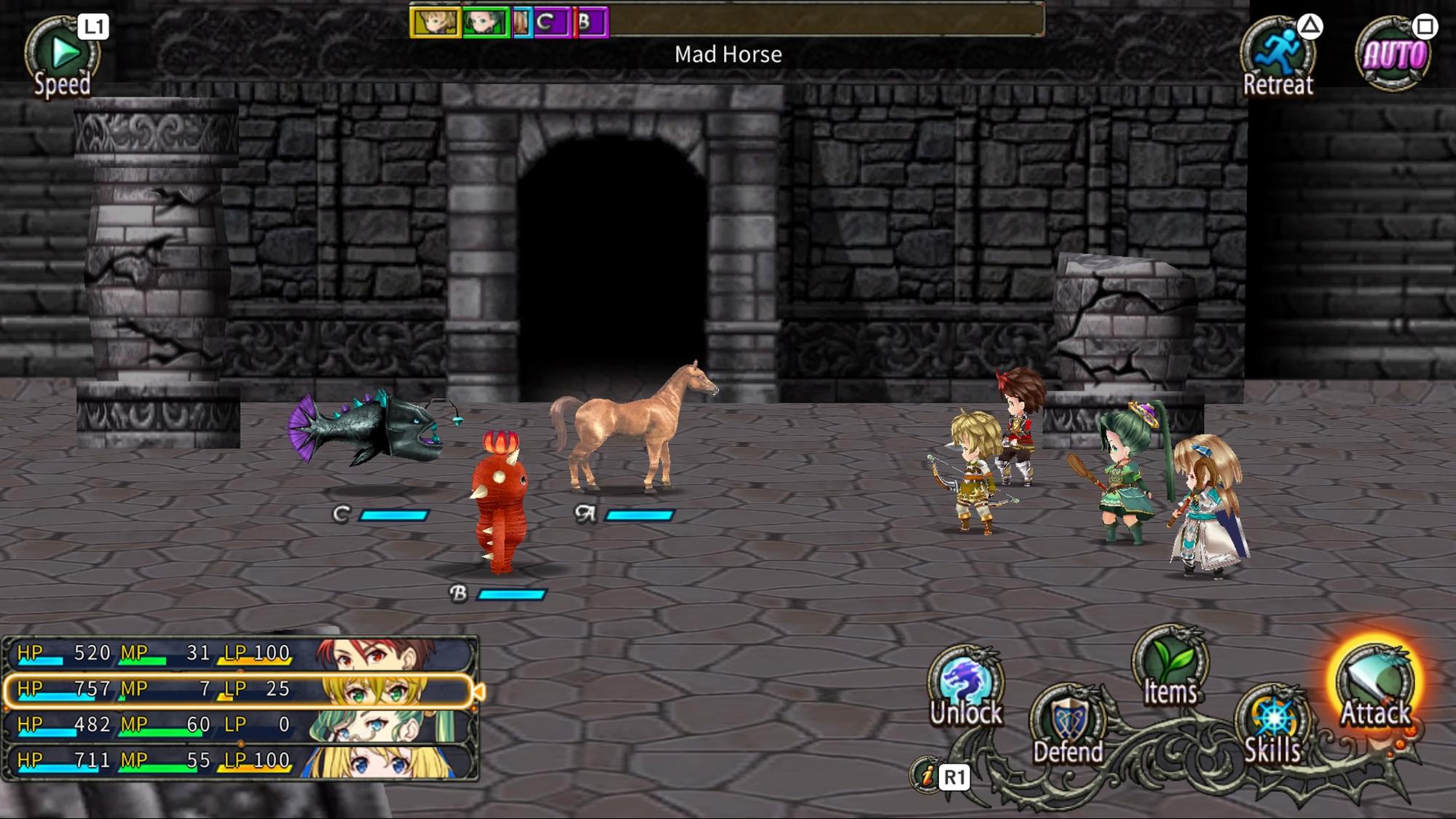Select the party row with HP 711
Viewport: 1456px width, 819px height.
tap(240, 761)
